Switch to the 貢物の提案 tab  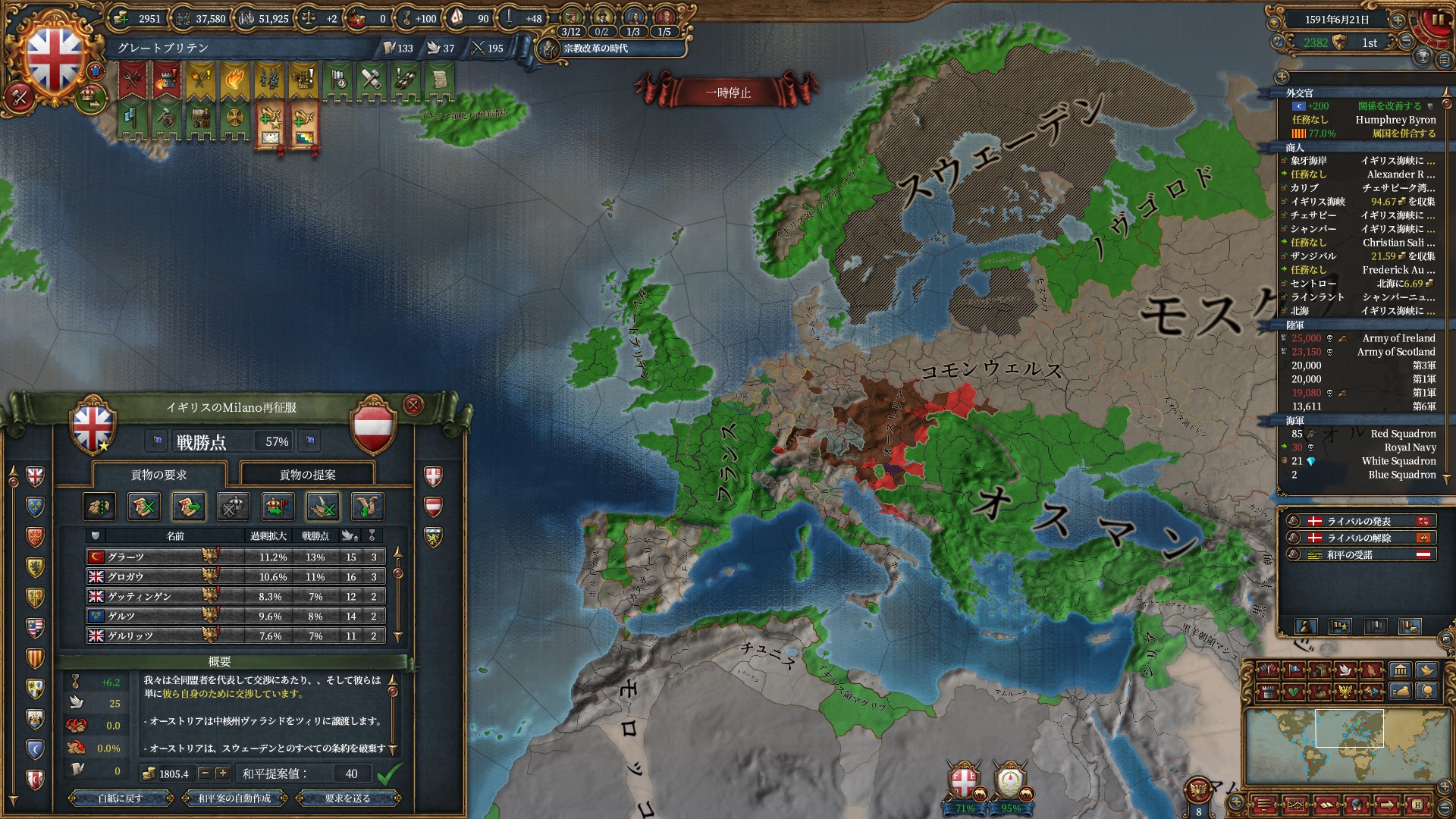(x=307, y=475)
